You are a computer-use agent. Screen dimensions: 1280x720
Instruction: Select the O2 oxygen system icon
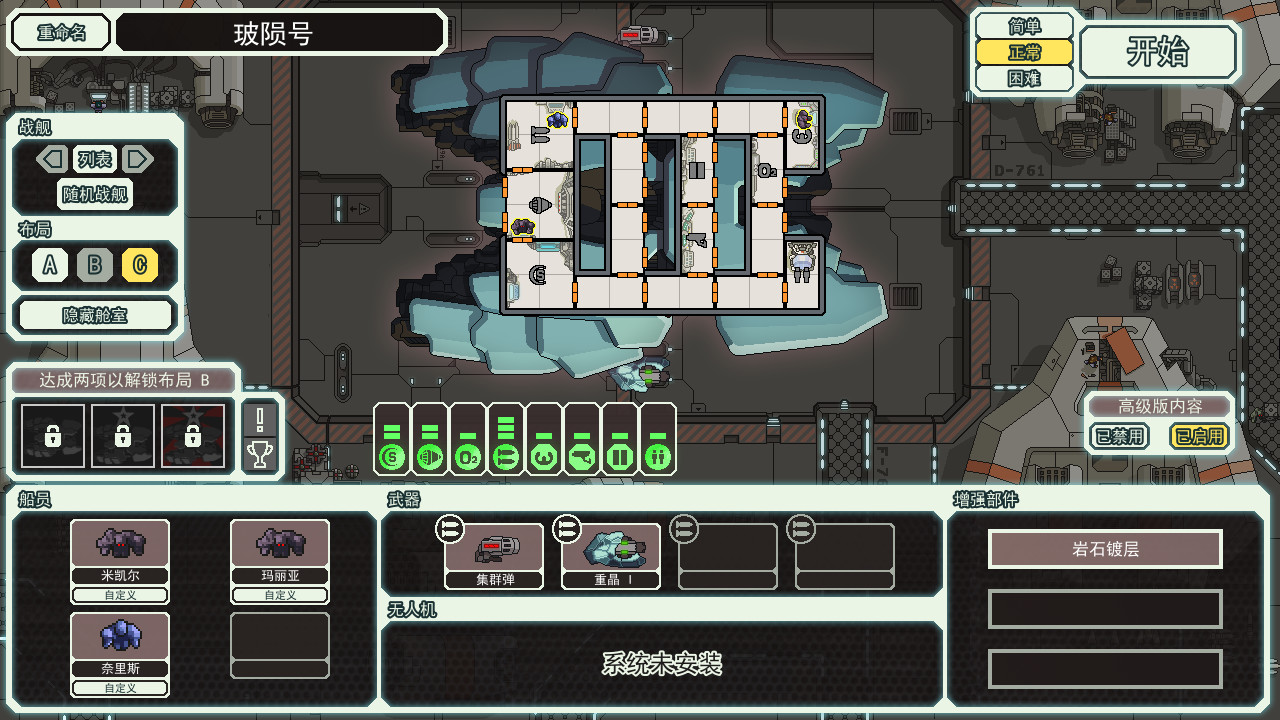click(x=469, y=457)
